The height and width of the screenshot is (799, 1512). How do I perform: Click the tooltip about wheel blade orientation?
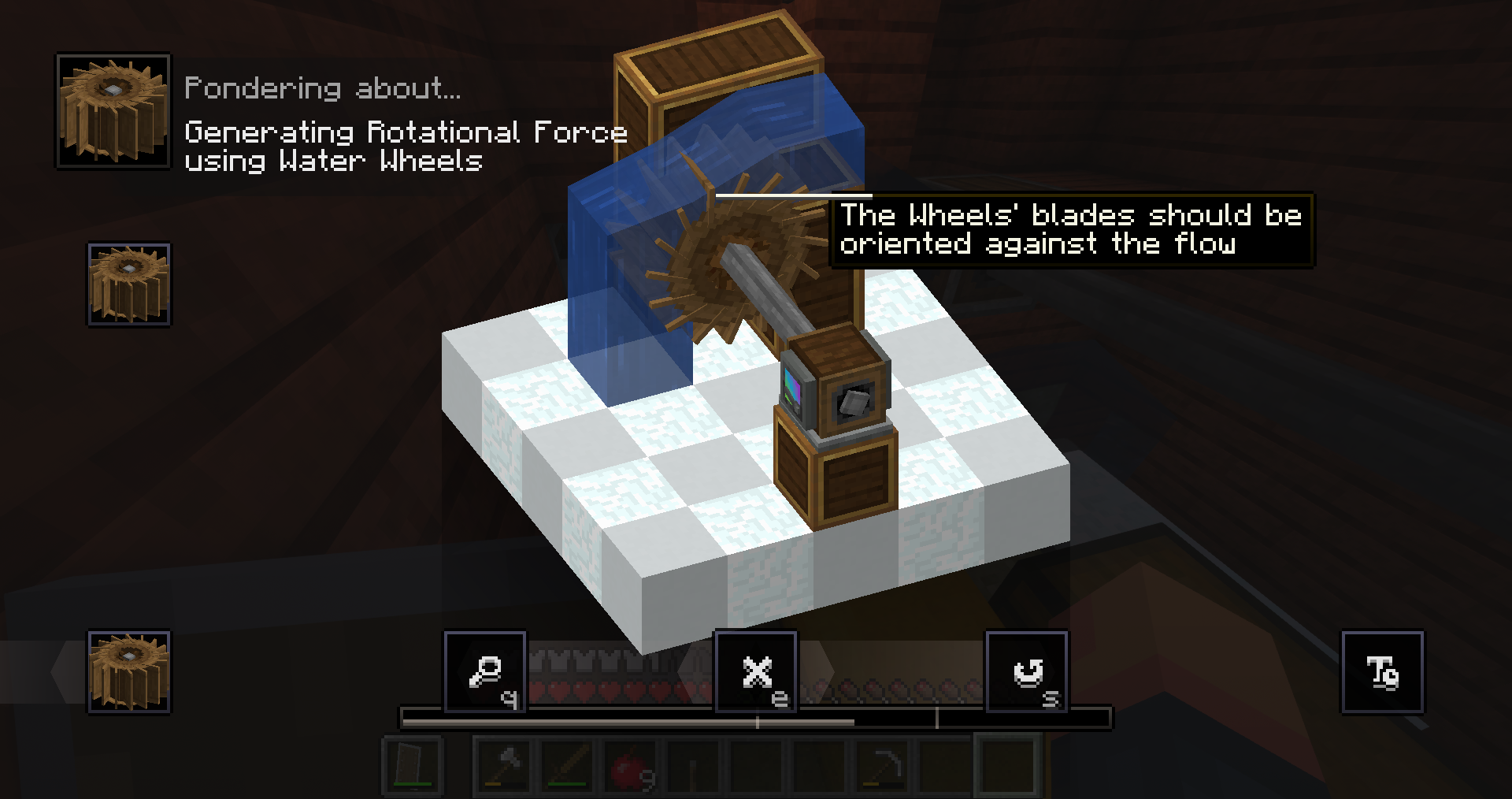click(1071, 230)
